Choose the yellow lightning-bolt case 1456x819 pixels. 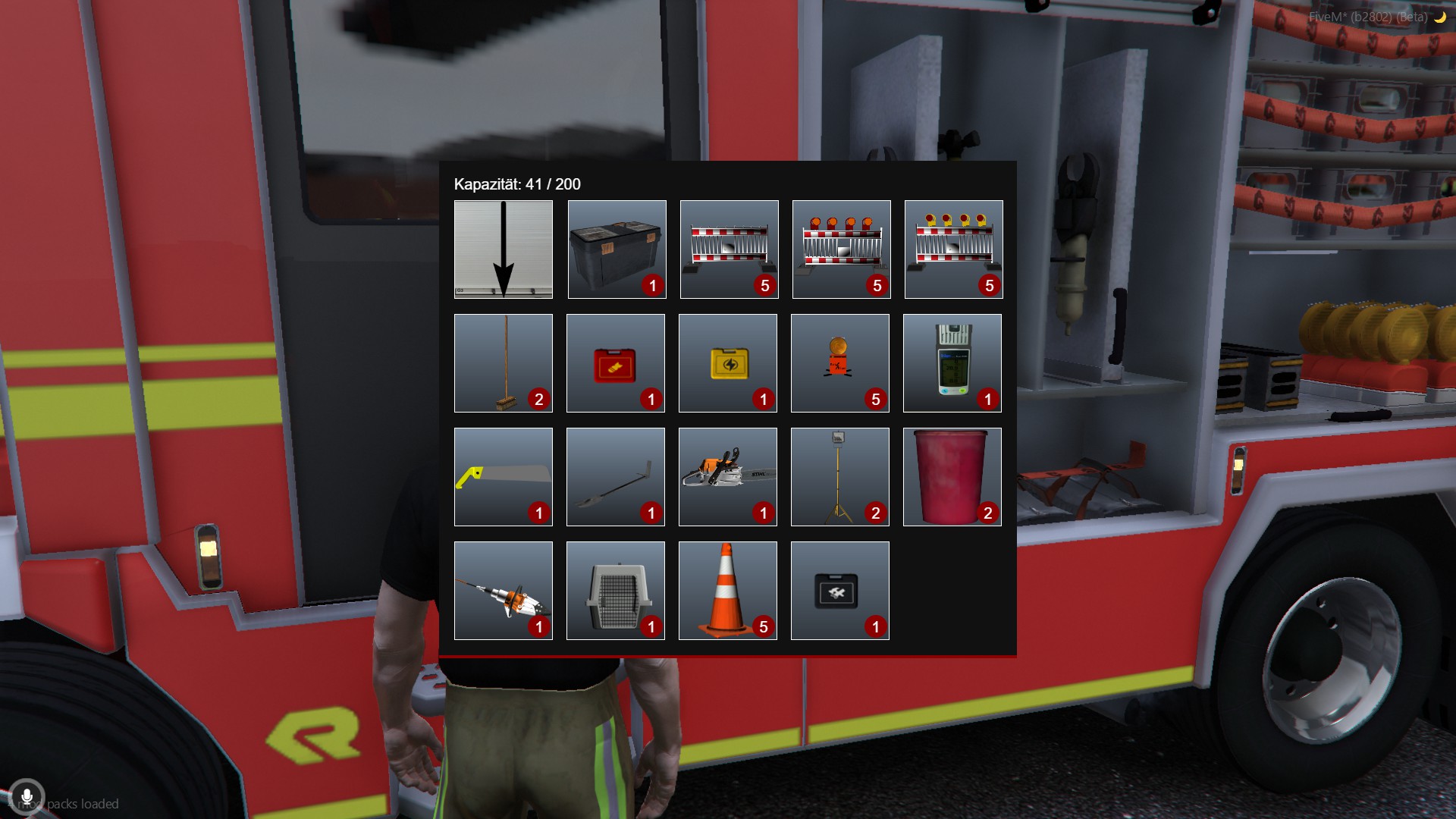click(x=728, y=363)
